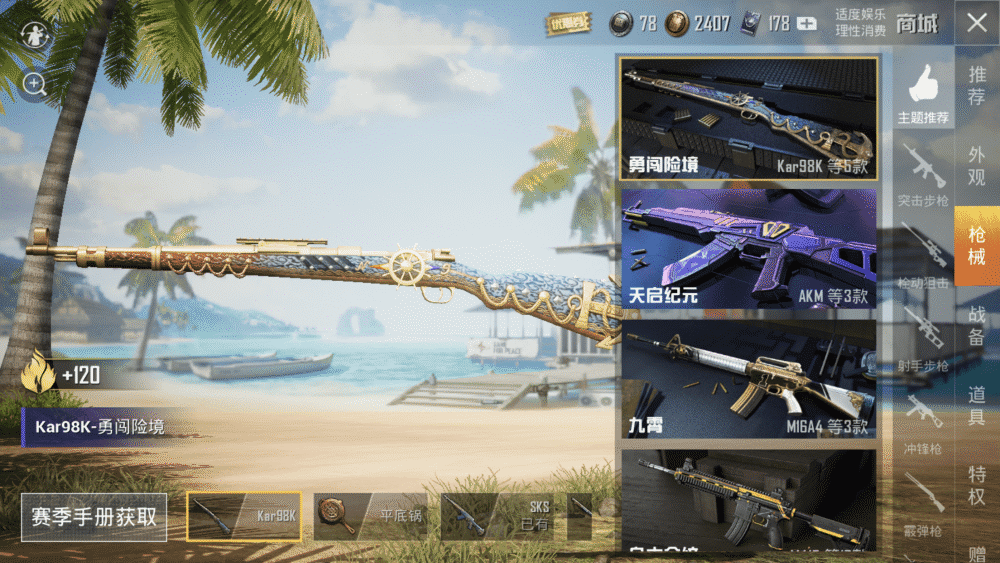
Task: Add more currency with the plus button
Action: coord(806,24)
